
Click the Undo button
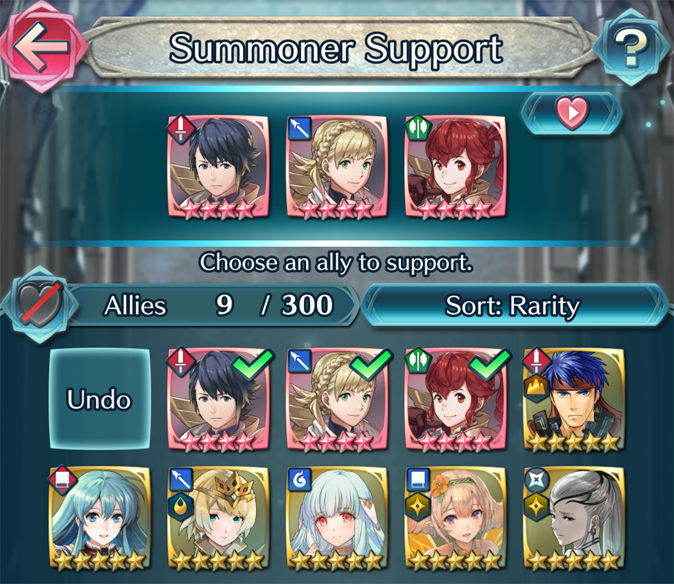99,398
